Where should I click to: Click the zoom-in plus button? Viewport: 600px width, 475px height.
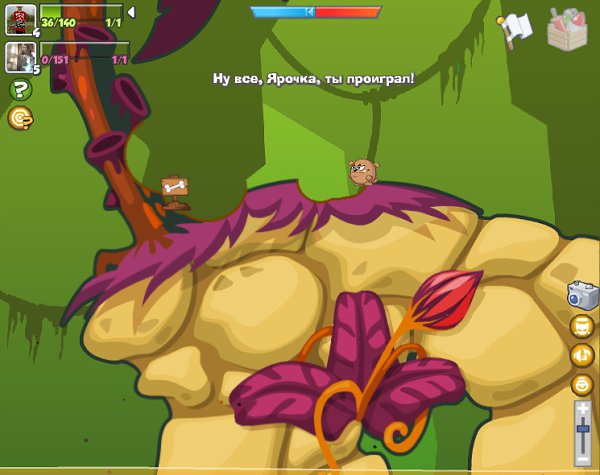583,408
